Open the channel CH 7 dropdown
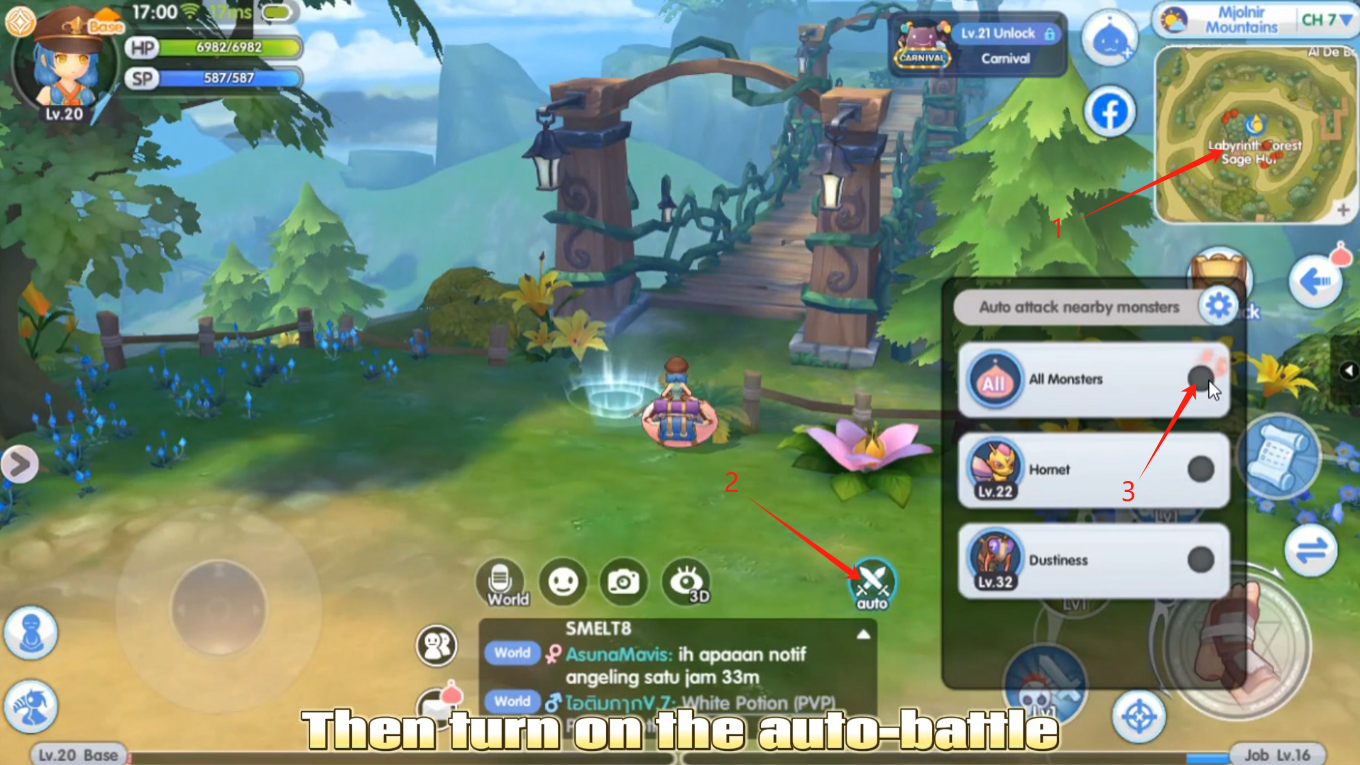 1325,20
